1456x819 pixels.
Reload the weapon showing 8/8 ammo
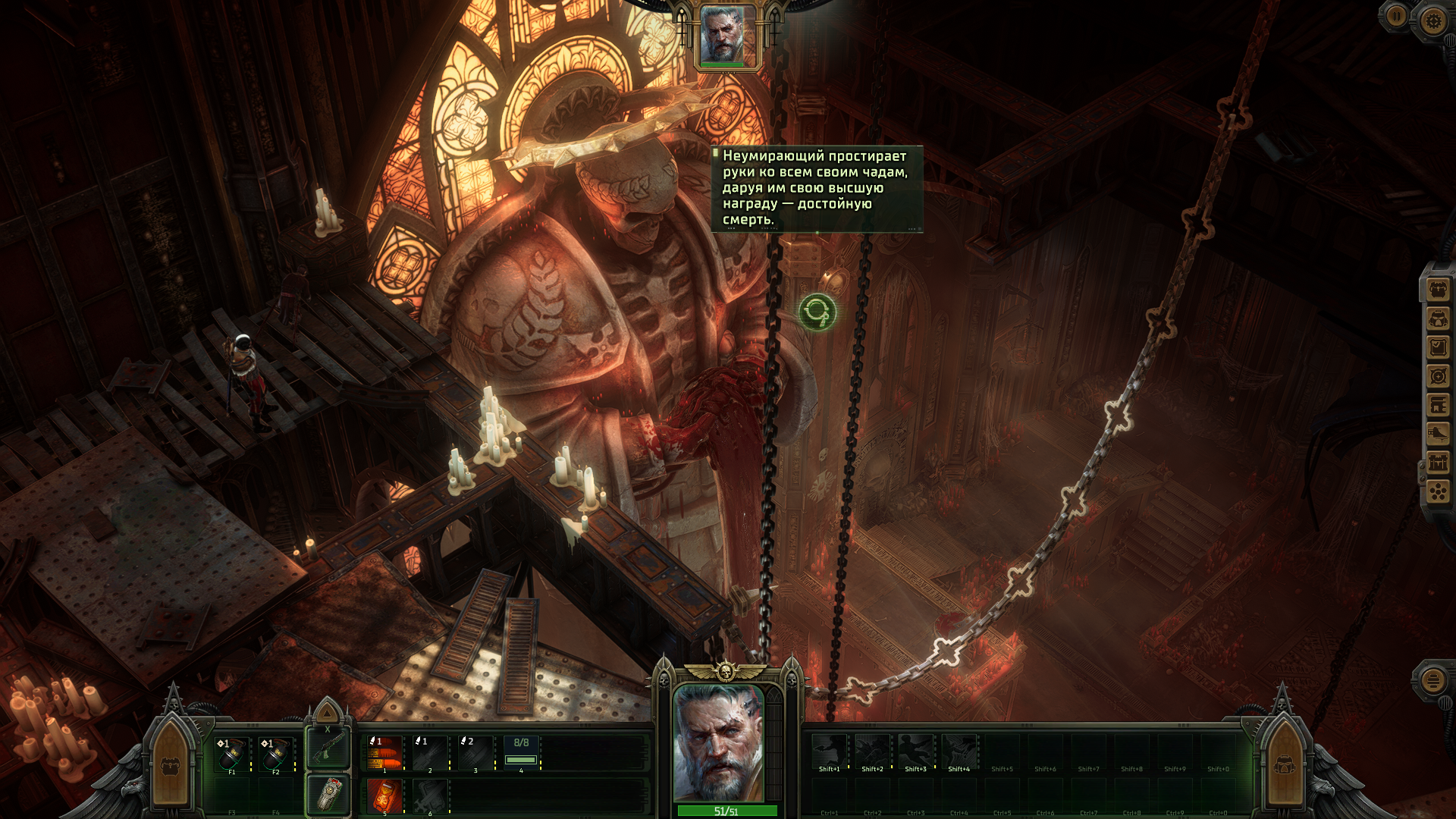[521, 754]
